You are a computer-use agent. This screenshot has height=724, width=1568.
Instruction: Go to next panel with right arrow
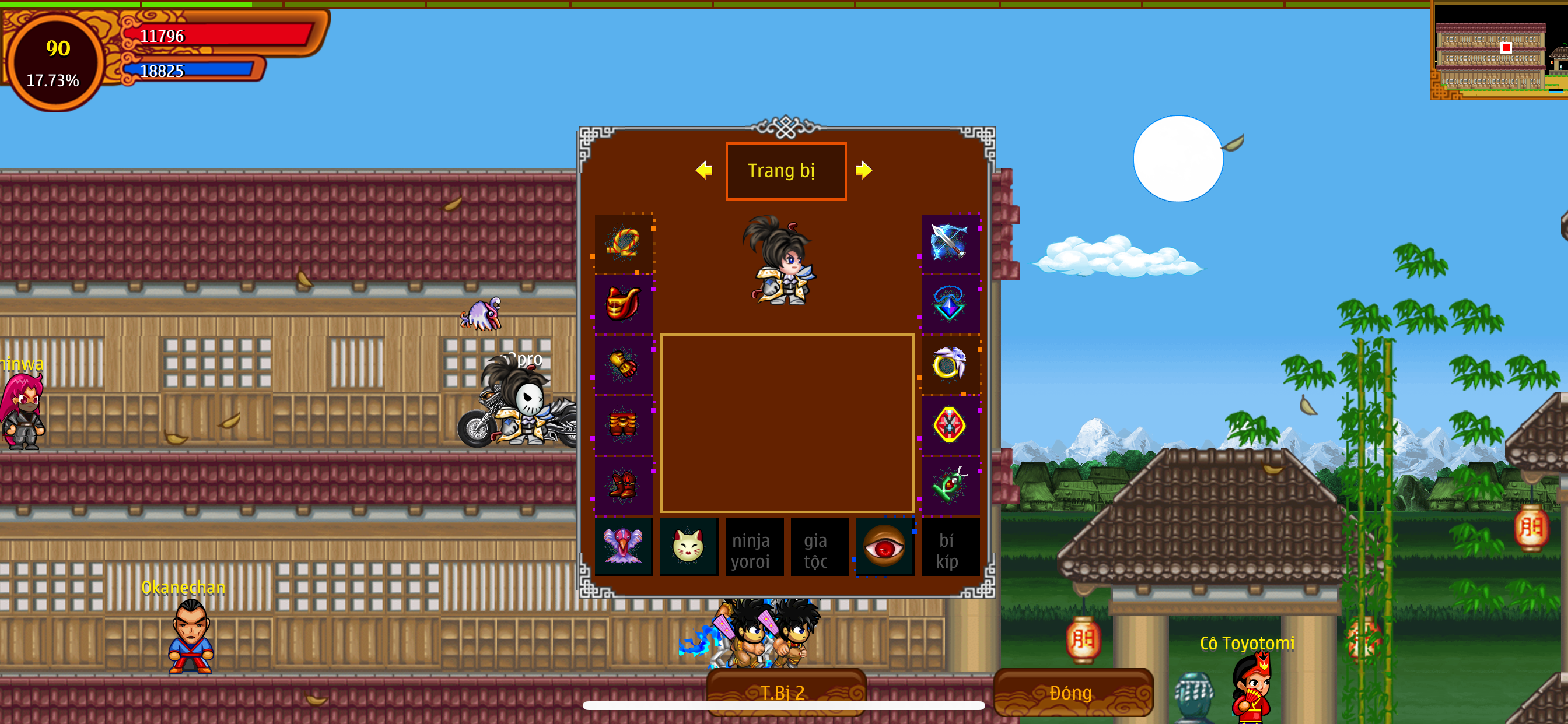coord(864,170)
